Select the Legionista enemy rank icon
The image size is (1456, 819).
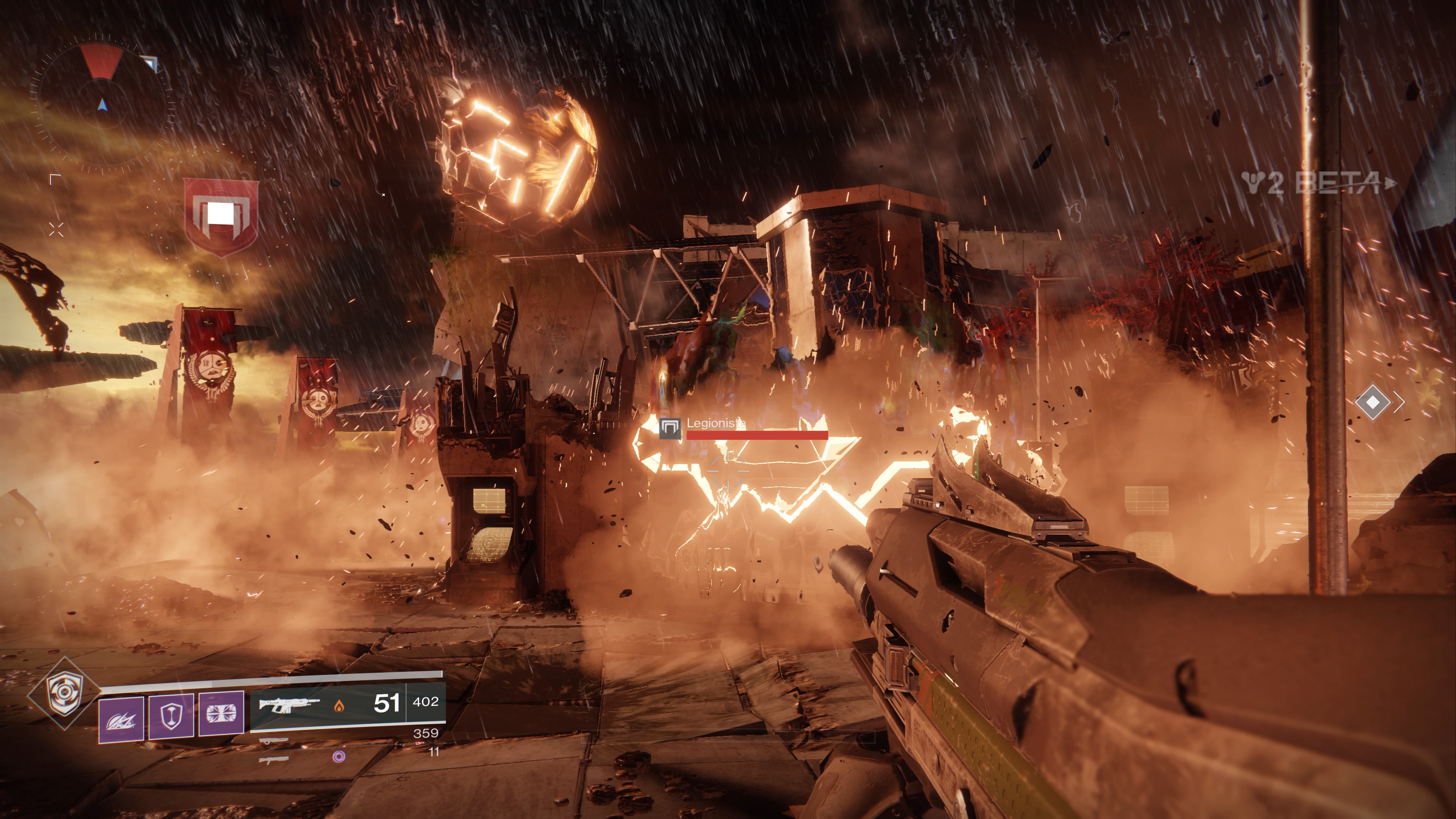(670, 428)
